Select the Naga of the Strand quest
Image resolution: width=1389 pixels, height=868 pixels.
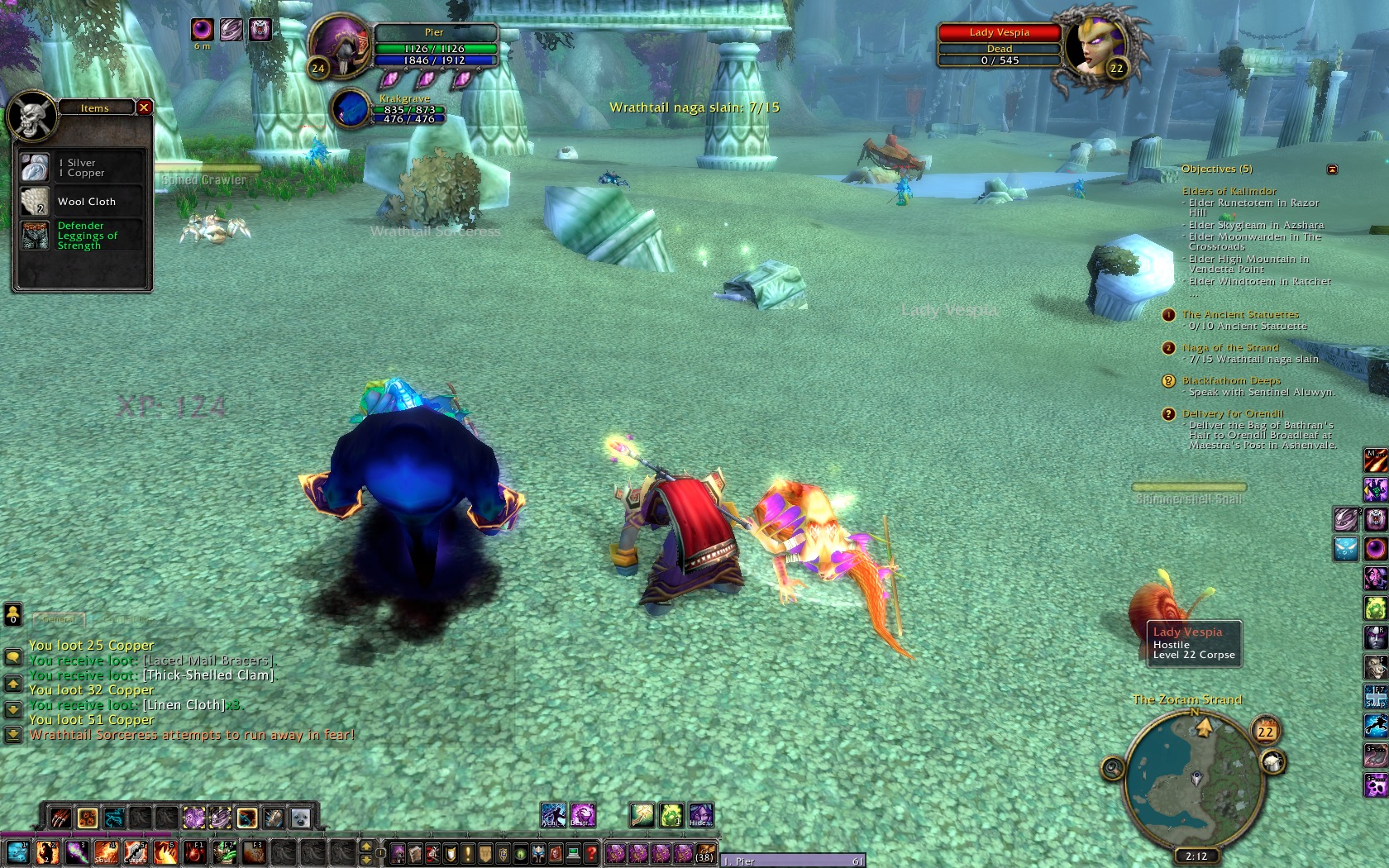(1229, 347)
